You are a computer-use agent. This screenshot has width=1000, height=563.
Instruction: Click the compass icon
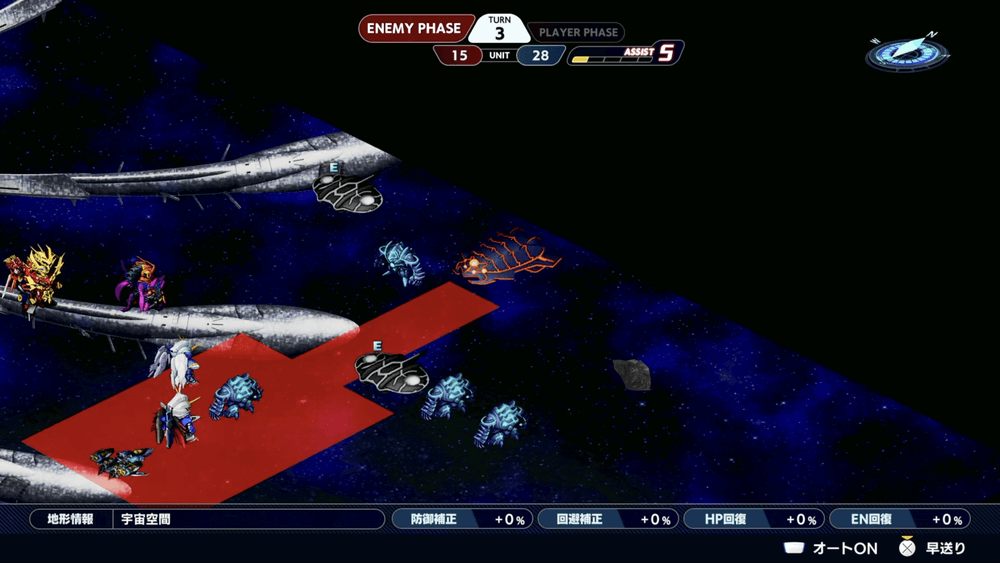pos(906,52)
